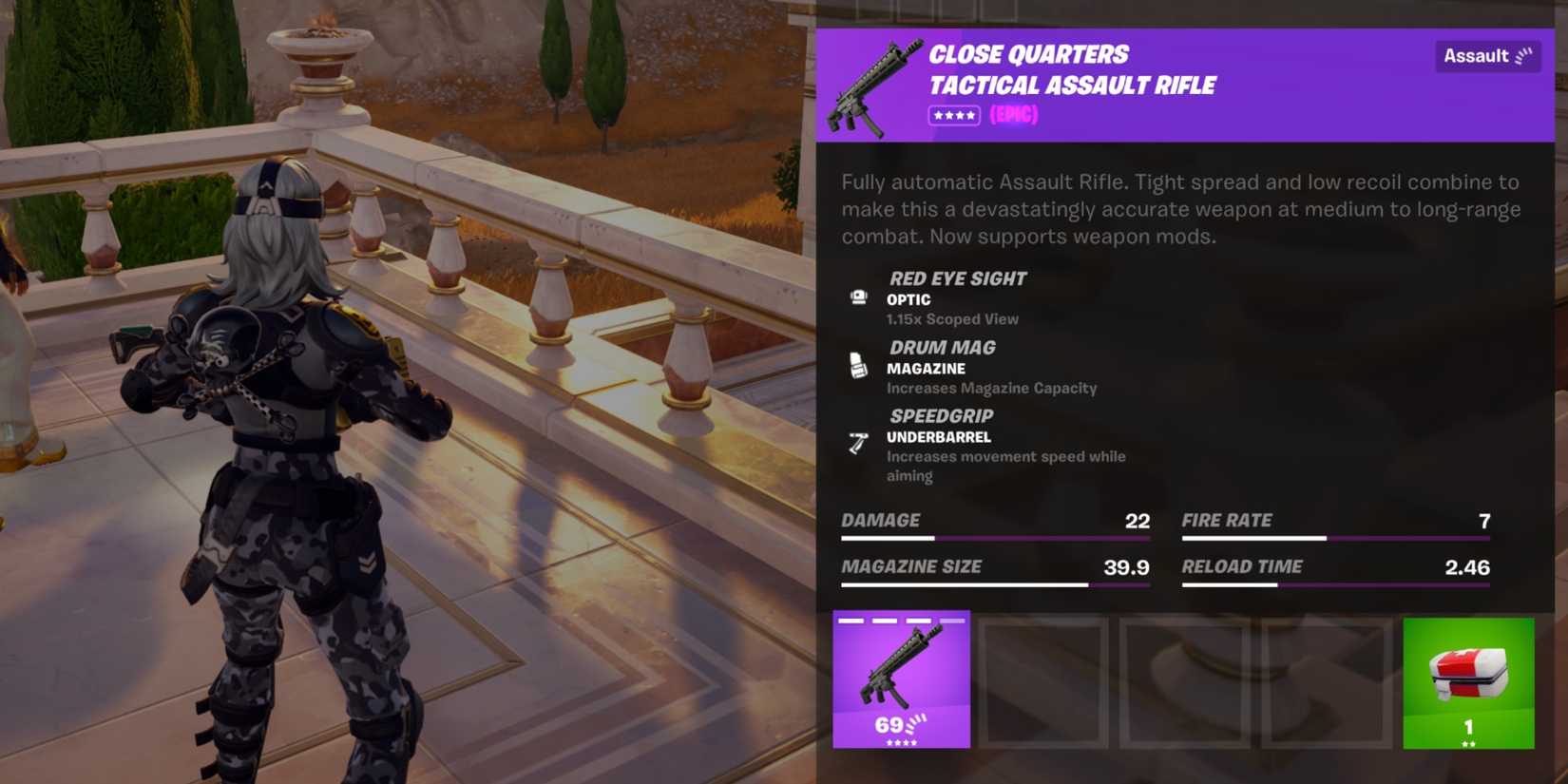Click the Epic rarity star rating icon
The height and width of the screenshot is (784, 1568).
point(954,115)
